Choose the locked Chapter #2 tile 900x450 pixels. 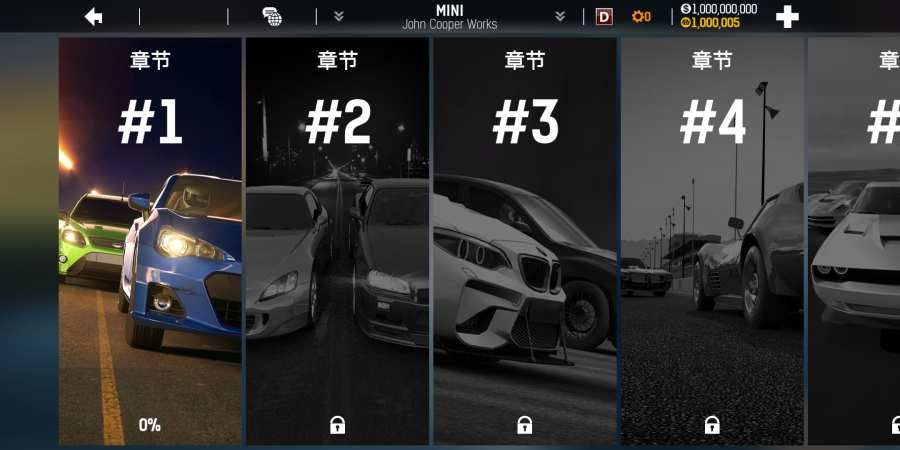pyautogui.click(x=338, y=240)
